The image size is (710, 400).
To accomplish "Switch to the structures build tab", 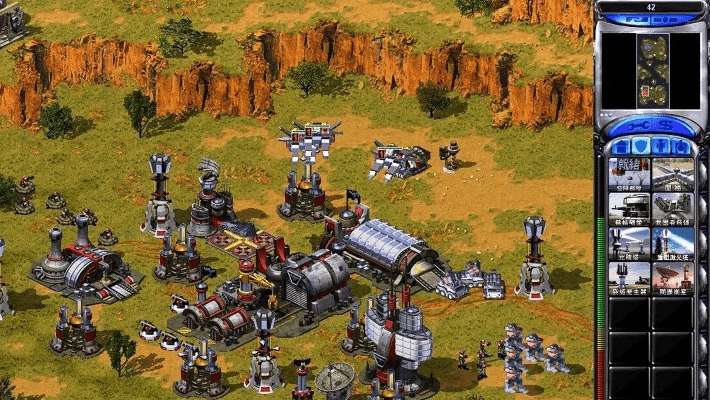I will click(619, 146).
